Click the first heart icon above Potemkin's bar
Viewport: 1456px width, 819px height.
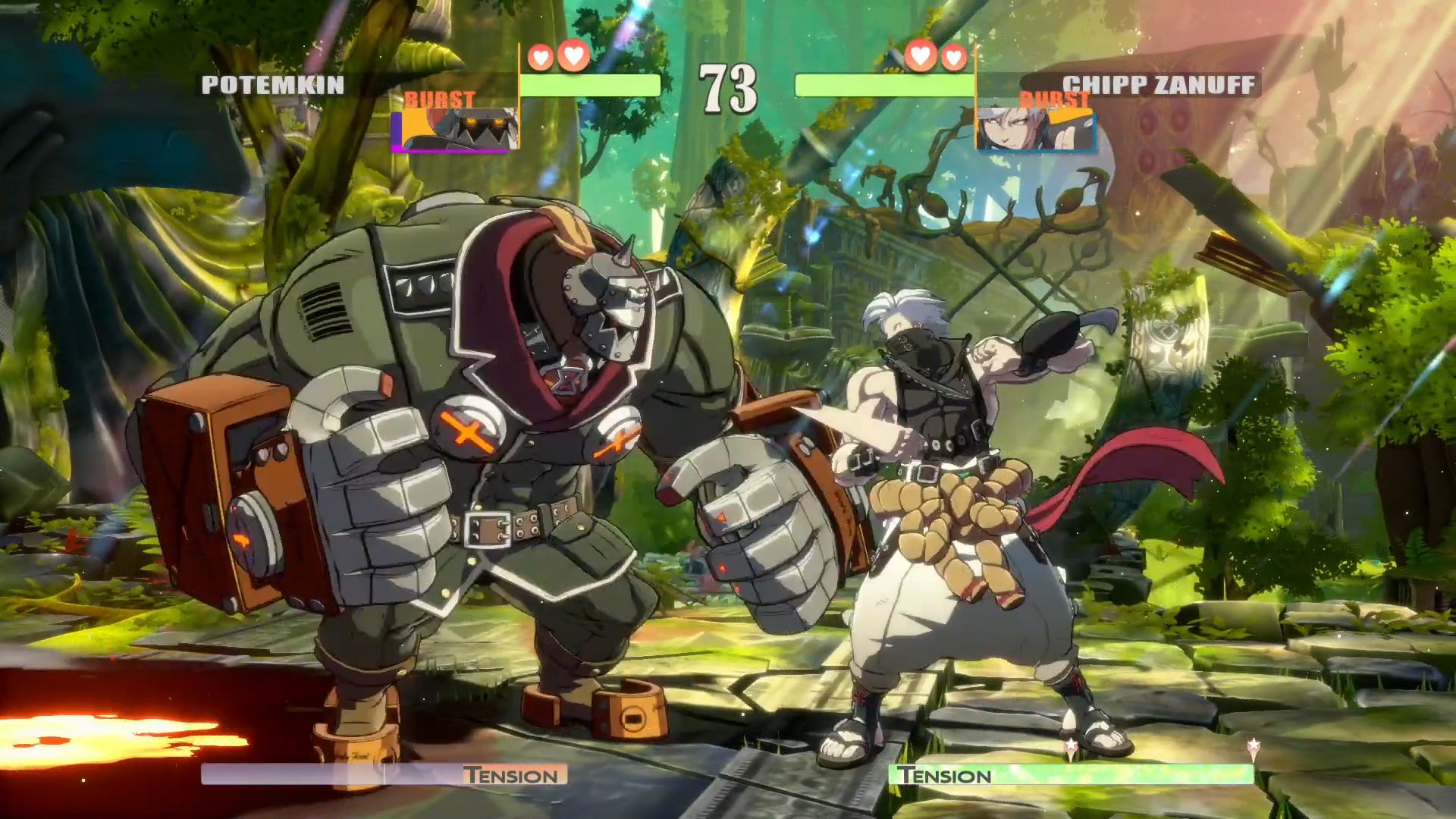click(x=540, y=55)
